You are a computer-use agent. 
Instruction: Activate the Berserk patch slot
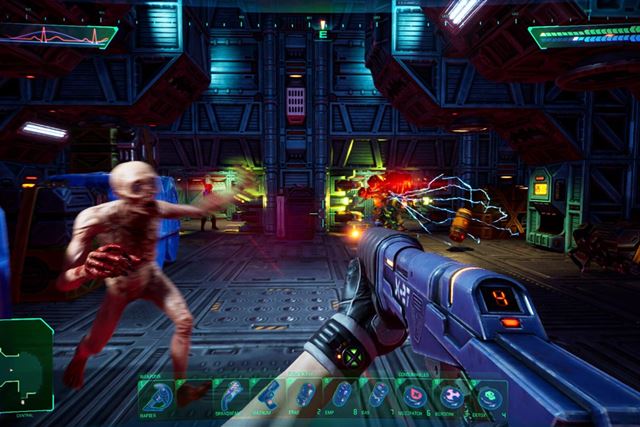[x=452, y=396]
